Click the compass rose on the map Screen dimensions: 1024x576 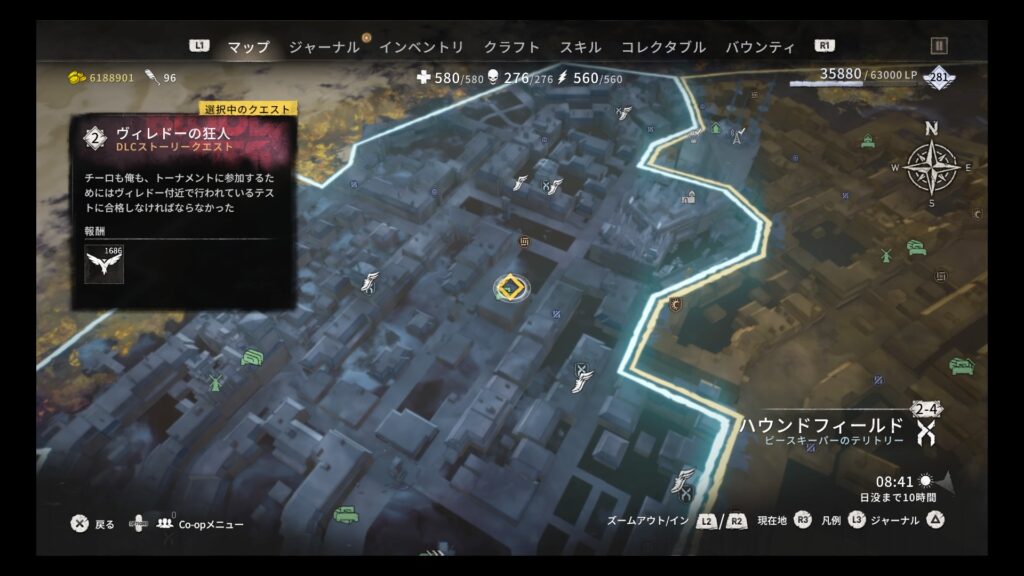tap(932, 166)
